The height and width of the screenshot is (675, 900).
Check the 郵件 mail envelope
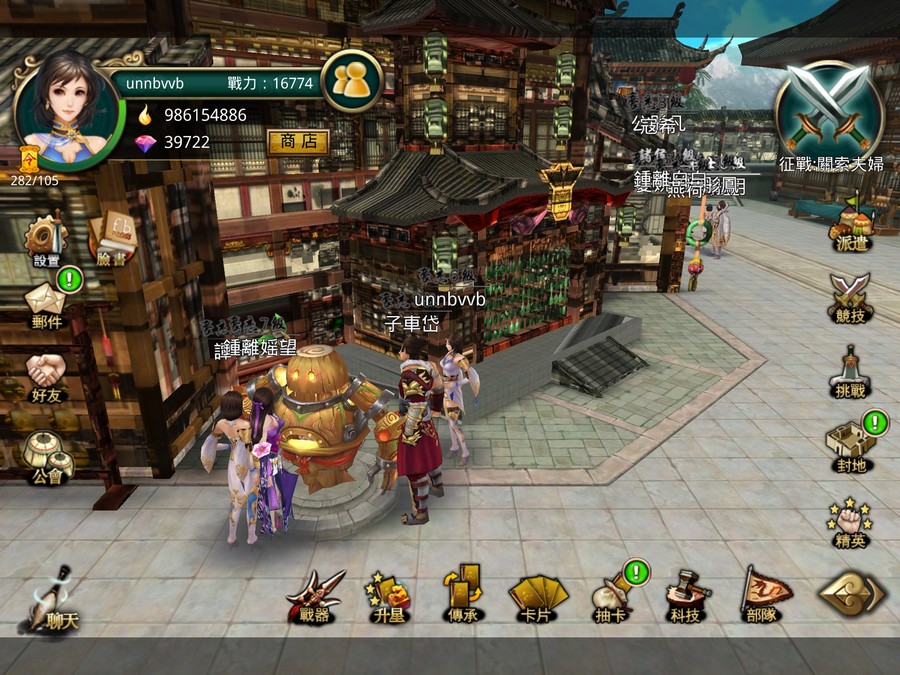(46, 302)
